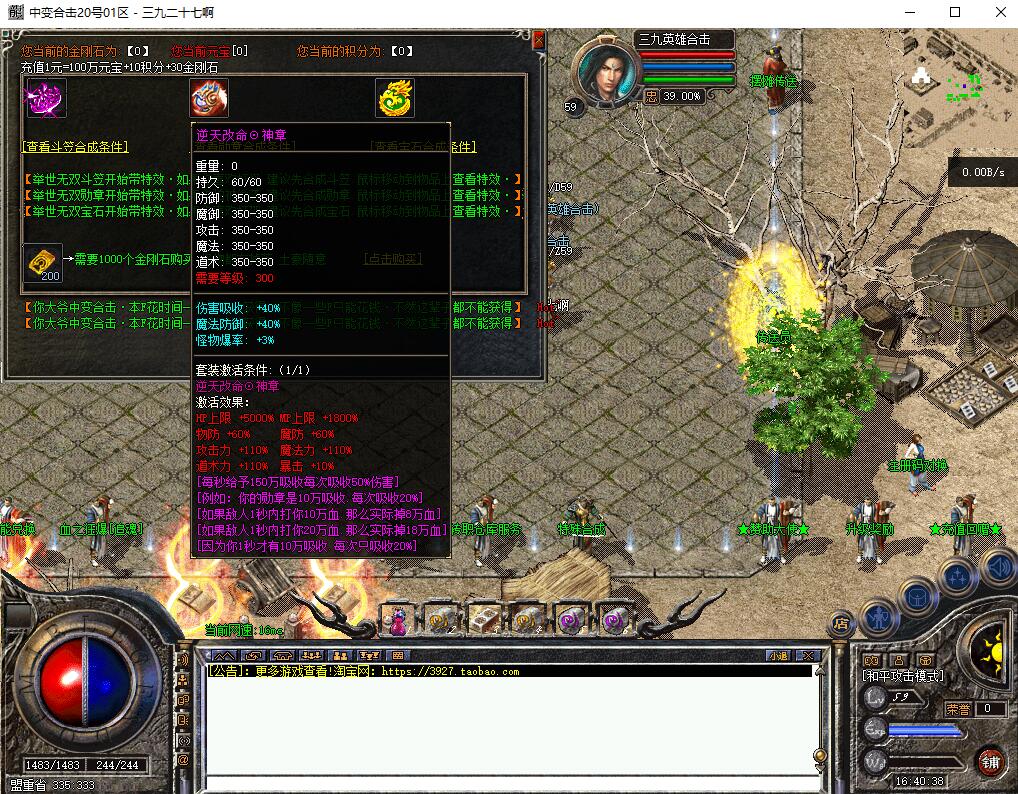
Task: Open the character equipment round button
Action: [x=878, y=616]
